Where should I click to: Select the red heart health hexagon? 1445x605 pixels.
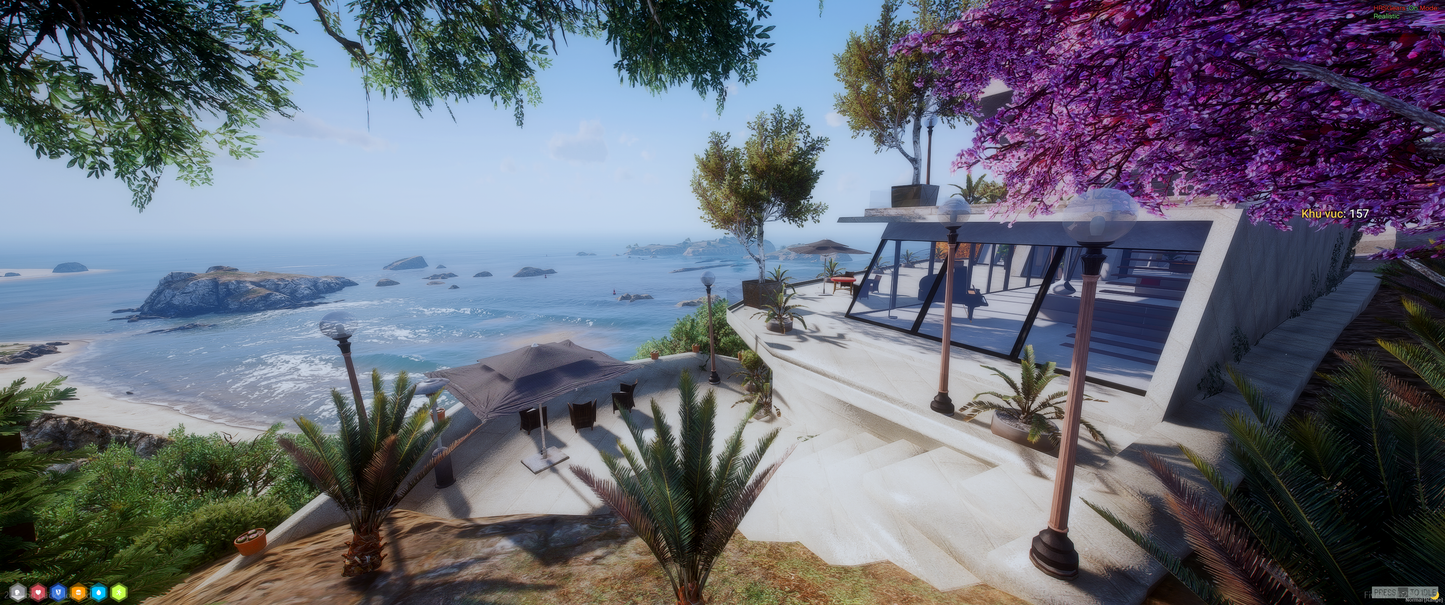tap(38, 592)
